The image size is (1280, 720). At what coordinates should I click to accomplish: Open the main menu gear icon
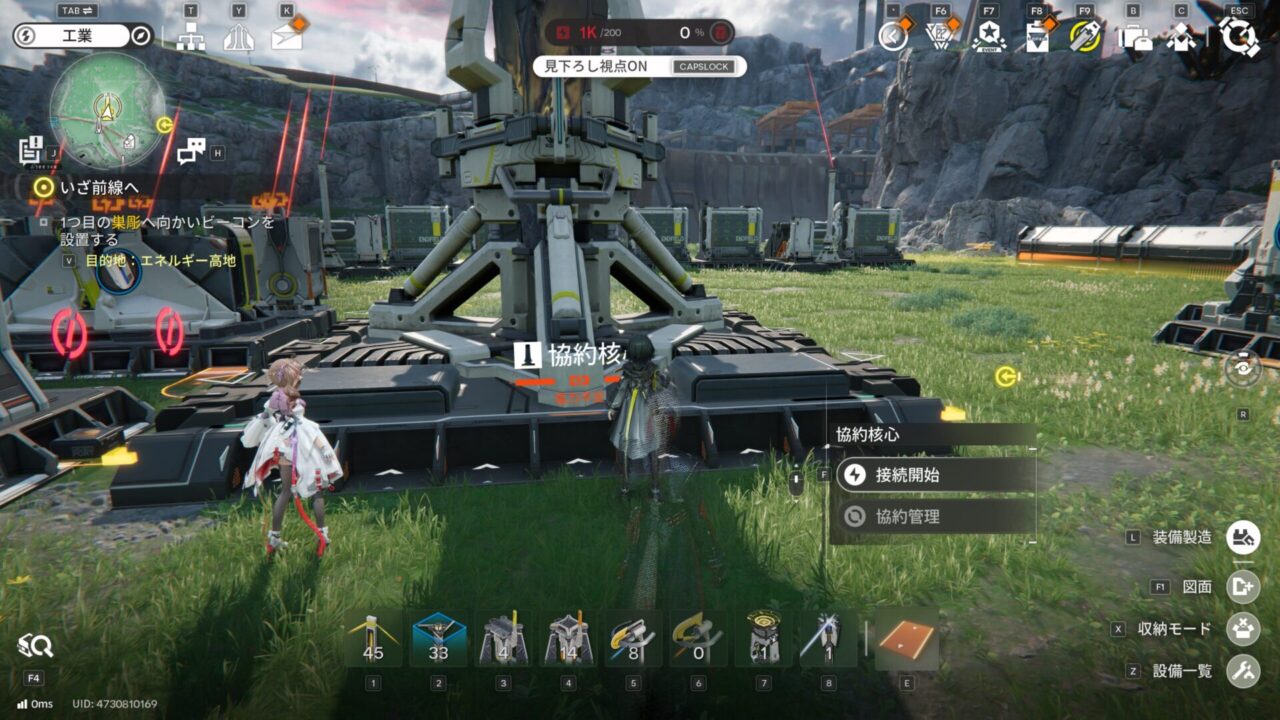1239,37
